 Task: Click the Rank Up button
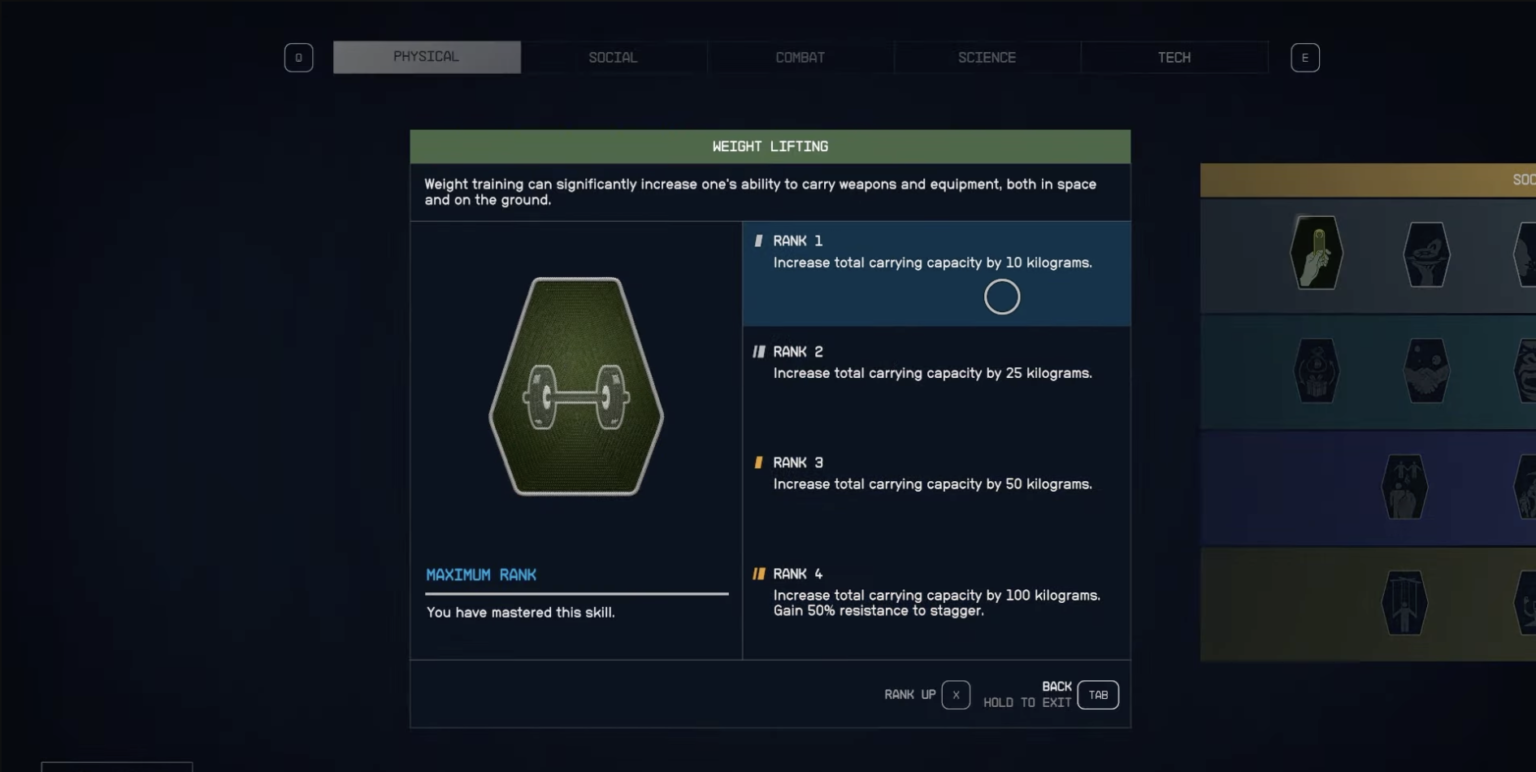(x=955, y=694)
